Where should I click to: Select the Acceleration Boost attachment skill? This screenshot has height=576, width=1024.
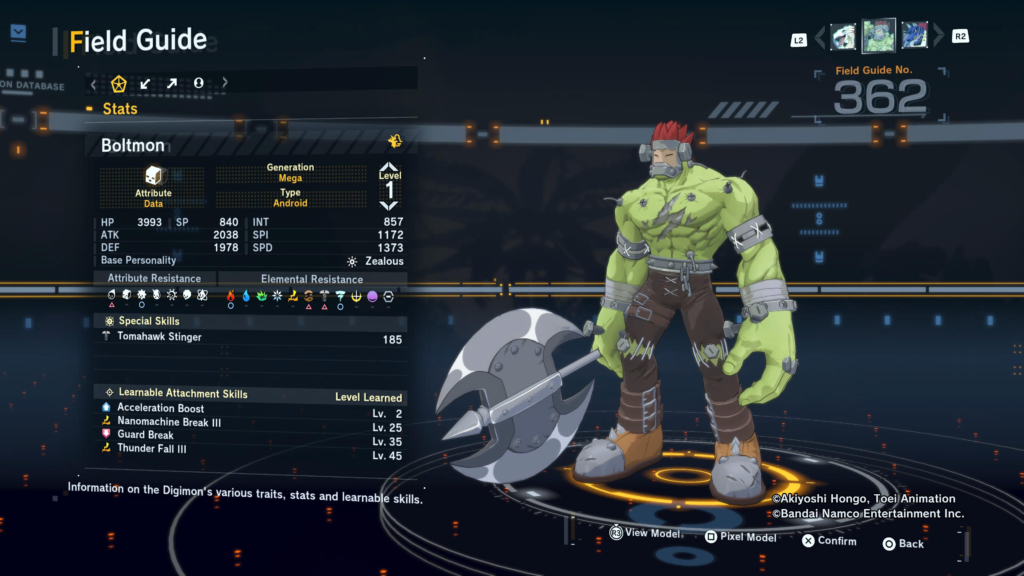160,408
